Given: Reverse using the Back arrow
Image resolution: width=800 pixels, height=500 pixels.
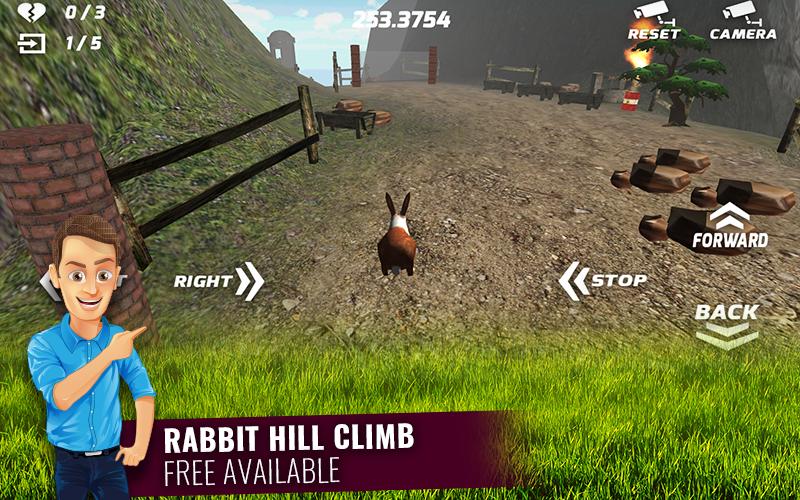Looking at the screenshot, I should point(727,324).
